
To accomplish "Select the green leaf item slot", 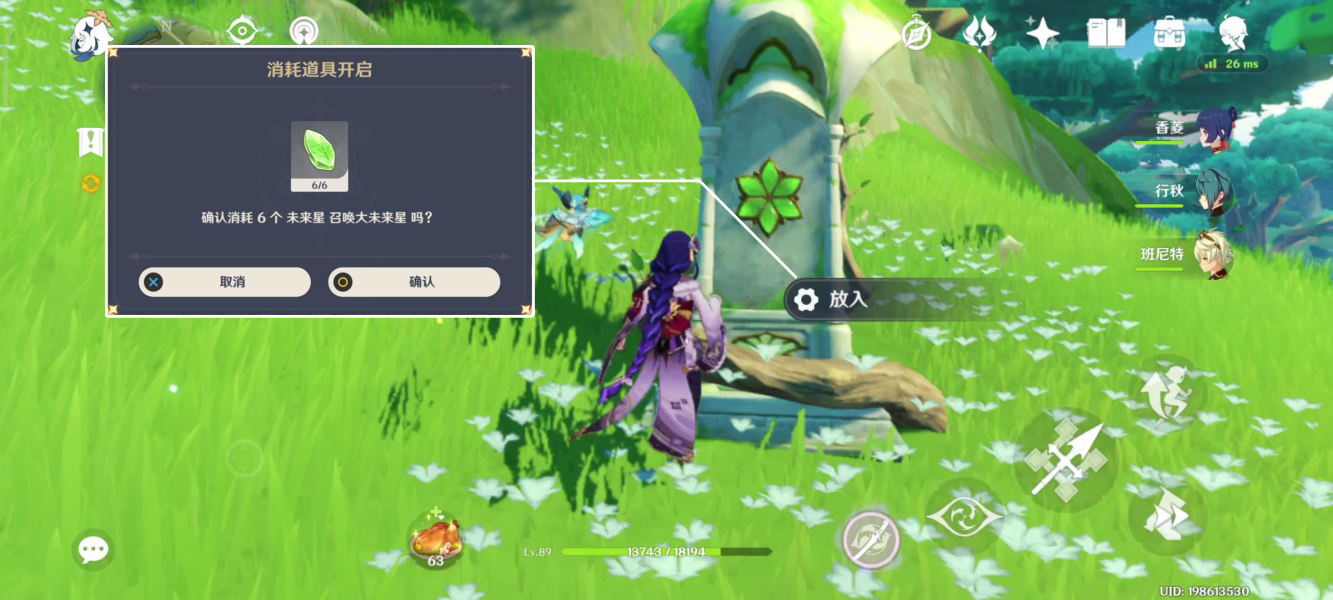I will (319, 155).
